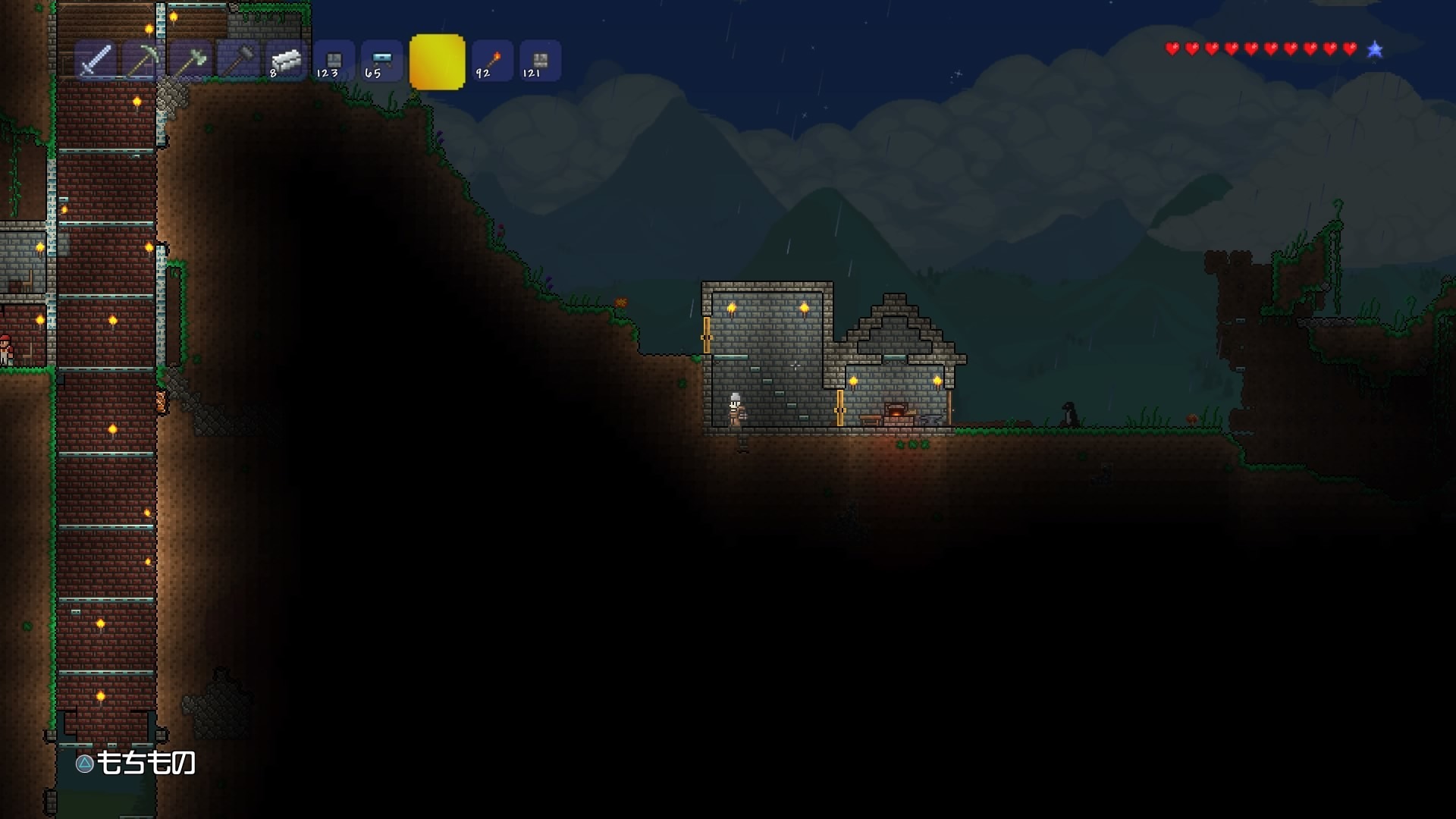Select the platform stack of 65
This screenshot has width=1456, height=819.
click(x=381, y=61)
